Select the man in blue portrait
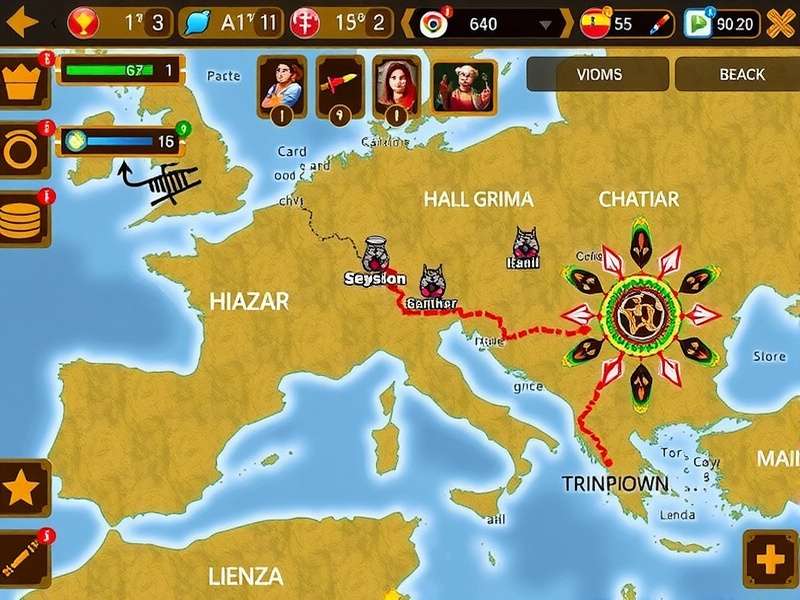The width and height of the screenshot is (800, 600). tap(281, 83)
